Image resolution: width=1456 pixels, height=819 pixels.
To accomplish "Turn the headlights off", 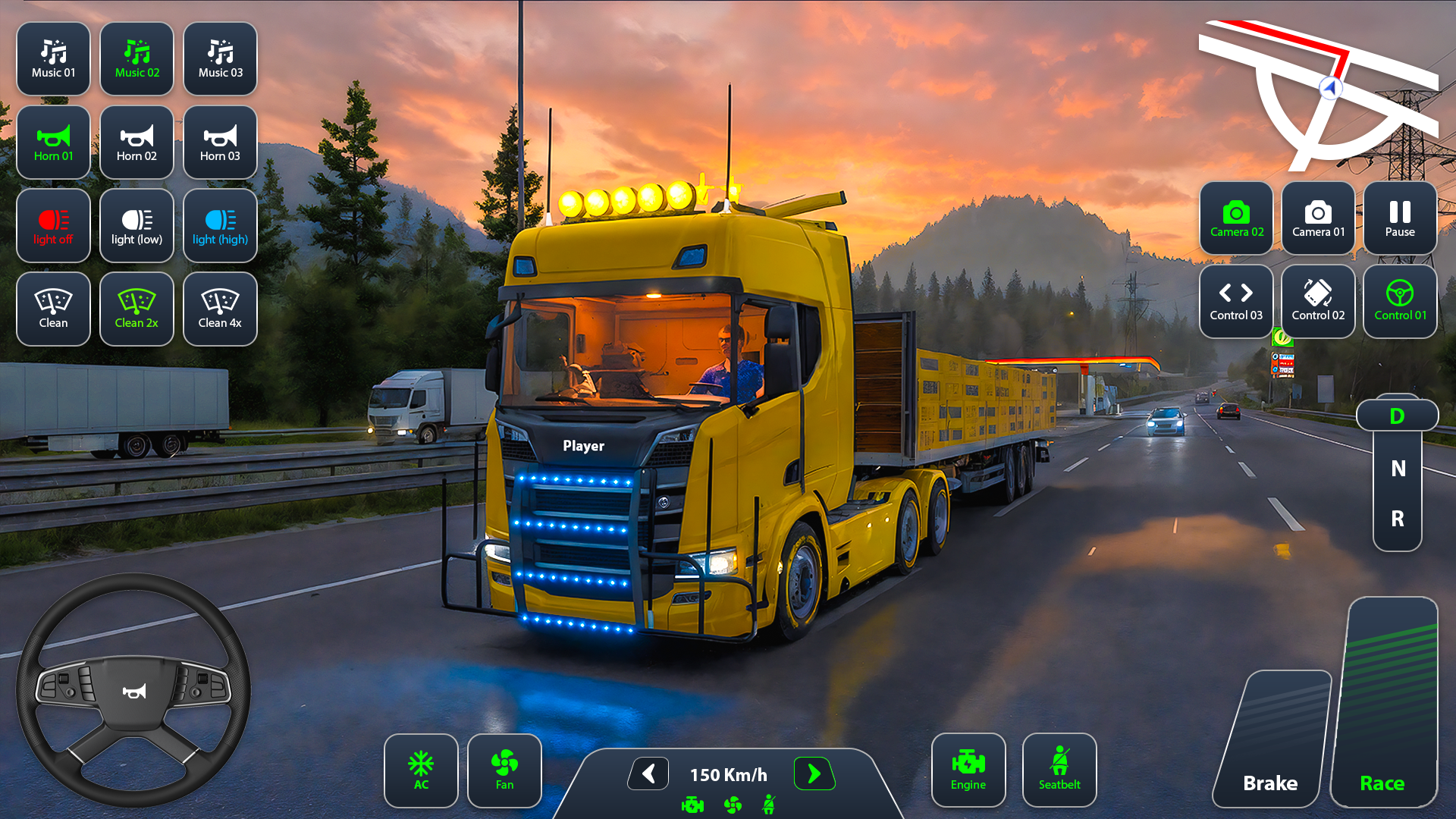I will tap(53, 225).
